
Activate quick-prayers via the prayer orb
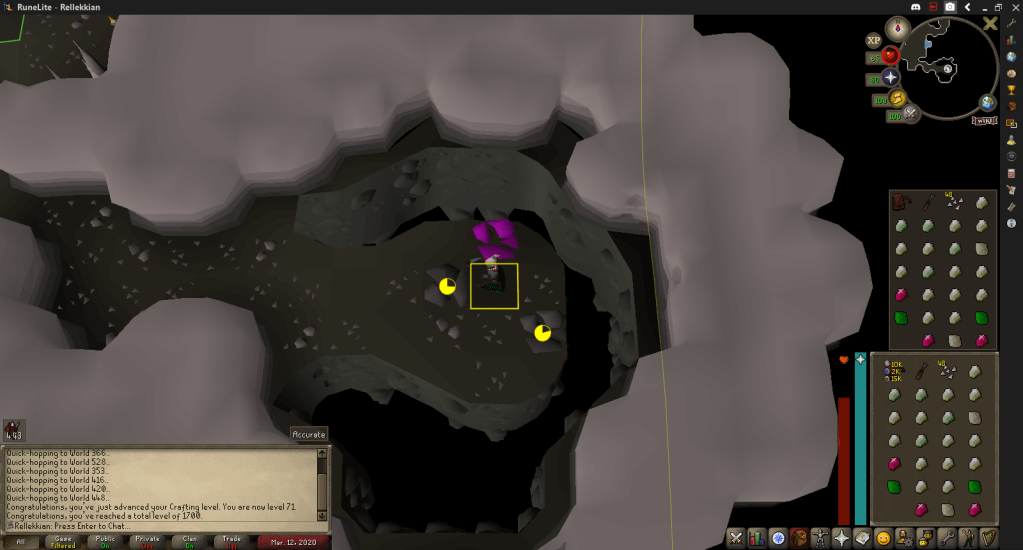[x=889, y=78]
